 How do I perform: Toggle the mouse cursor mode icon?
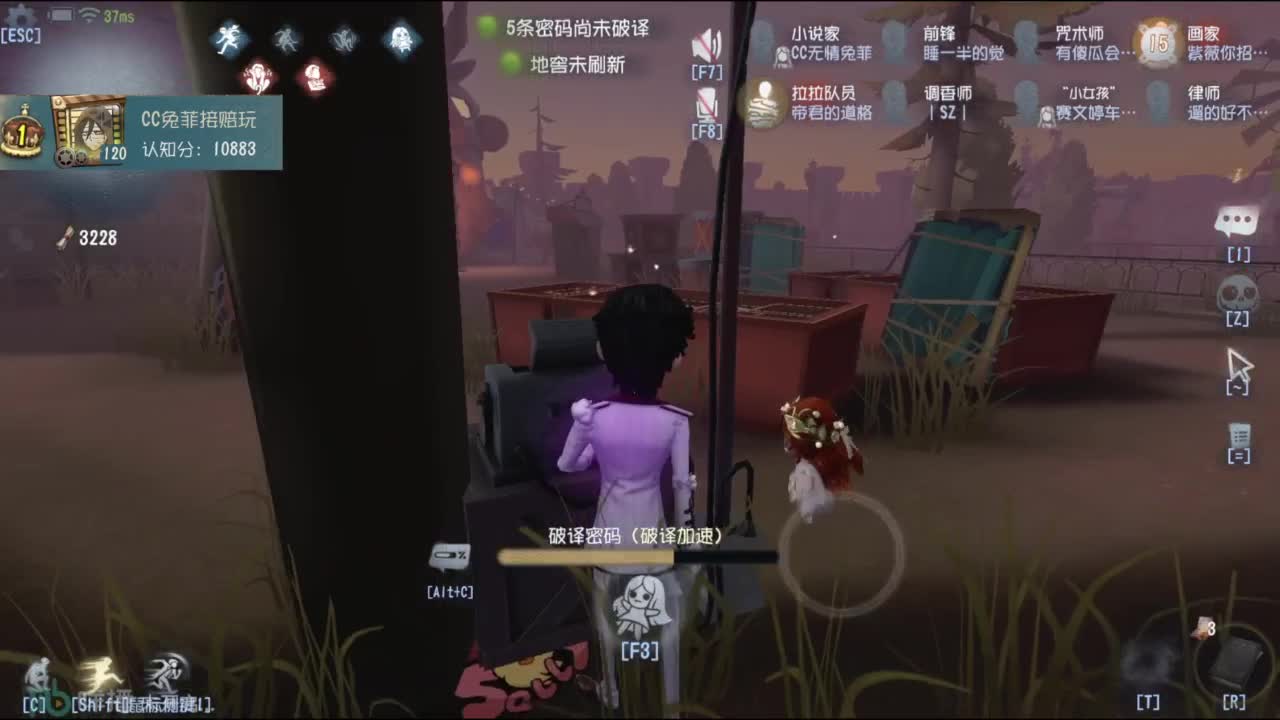pyautogui.click(x=1240, y=365)
